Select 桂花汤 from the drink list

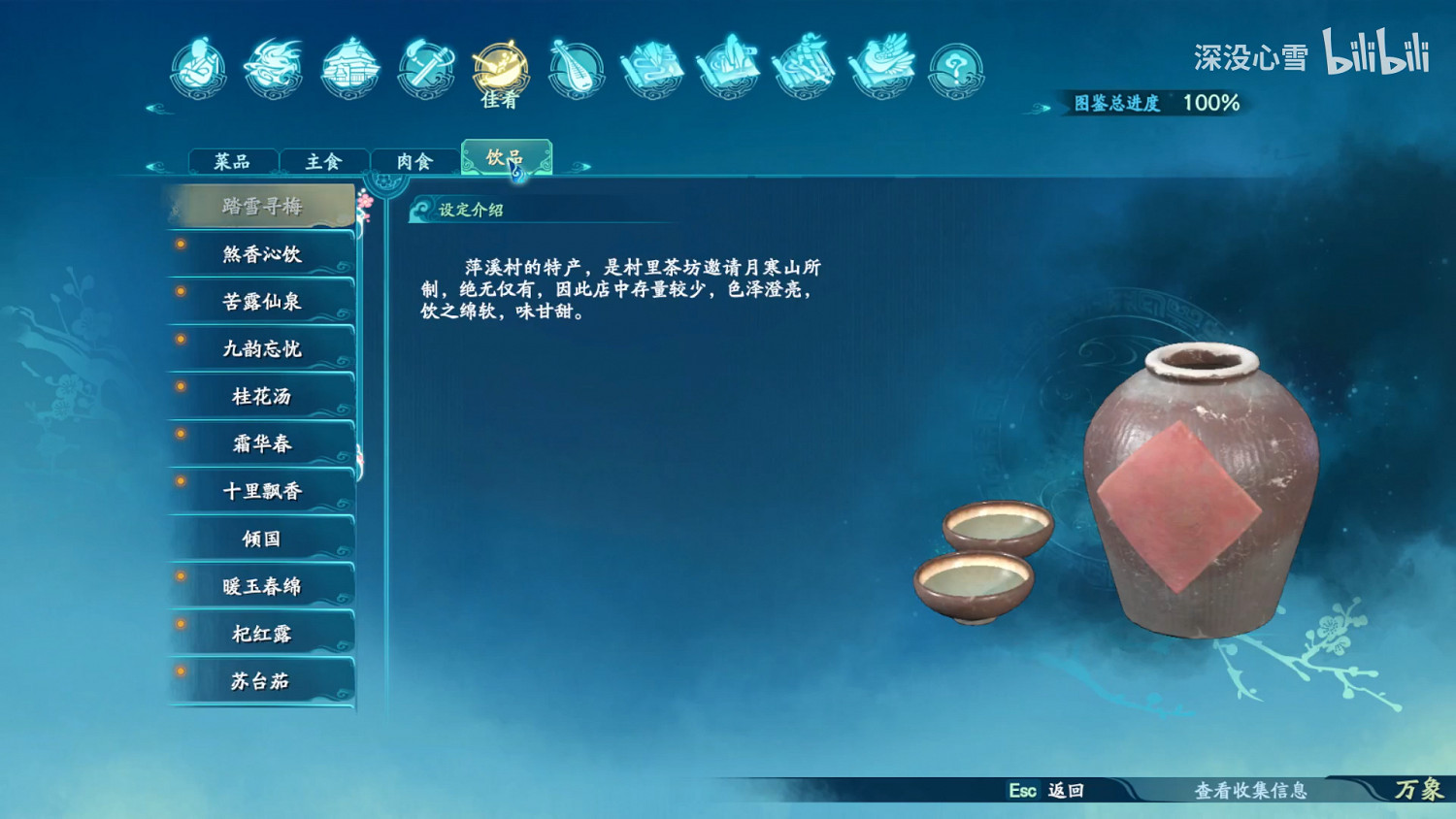260,396
